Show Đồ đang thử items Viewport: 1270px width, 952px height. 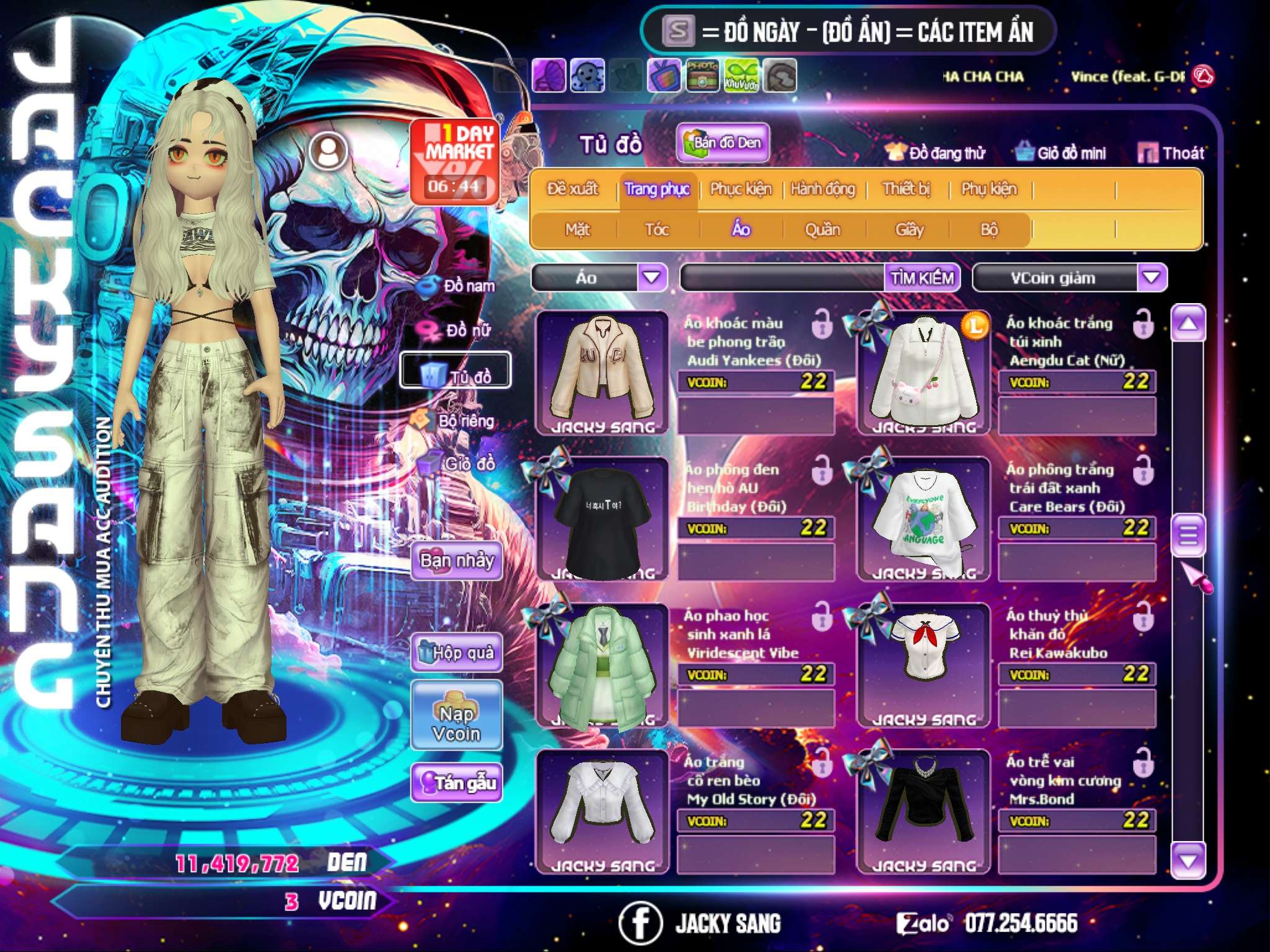(x=936, y=152)
